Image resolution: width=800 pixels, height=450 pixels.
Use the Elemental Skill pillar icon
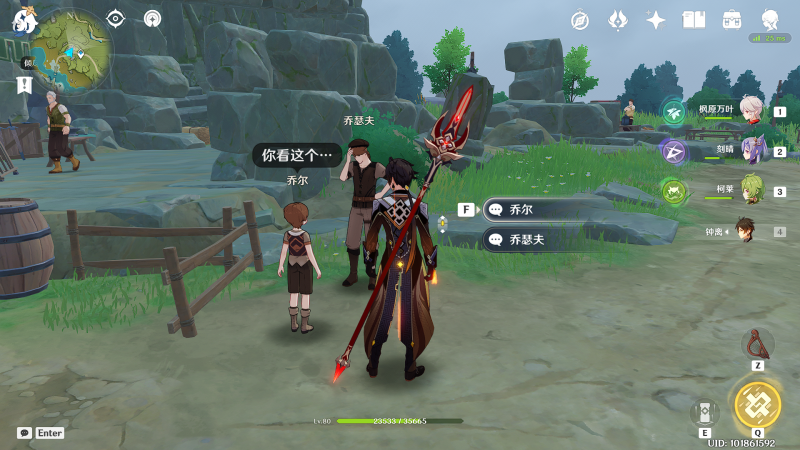tap(704, 412)
